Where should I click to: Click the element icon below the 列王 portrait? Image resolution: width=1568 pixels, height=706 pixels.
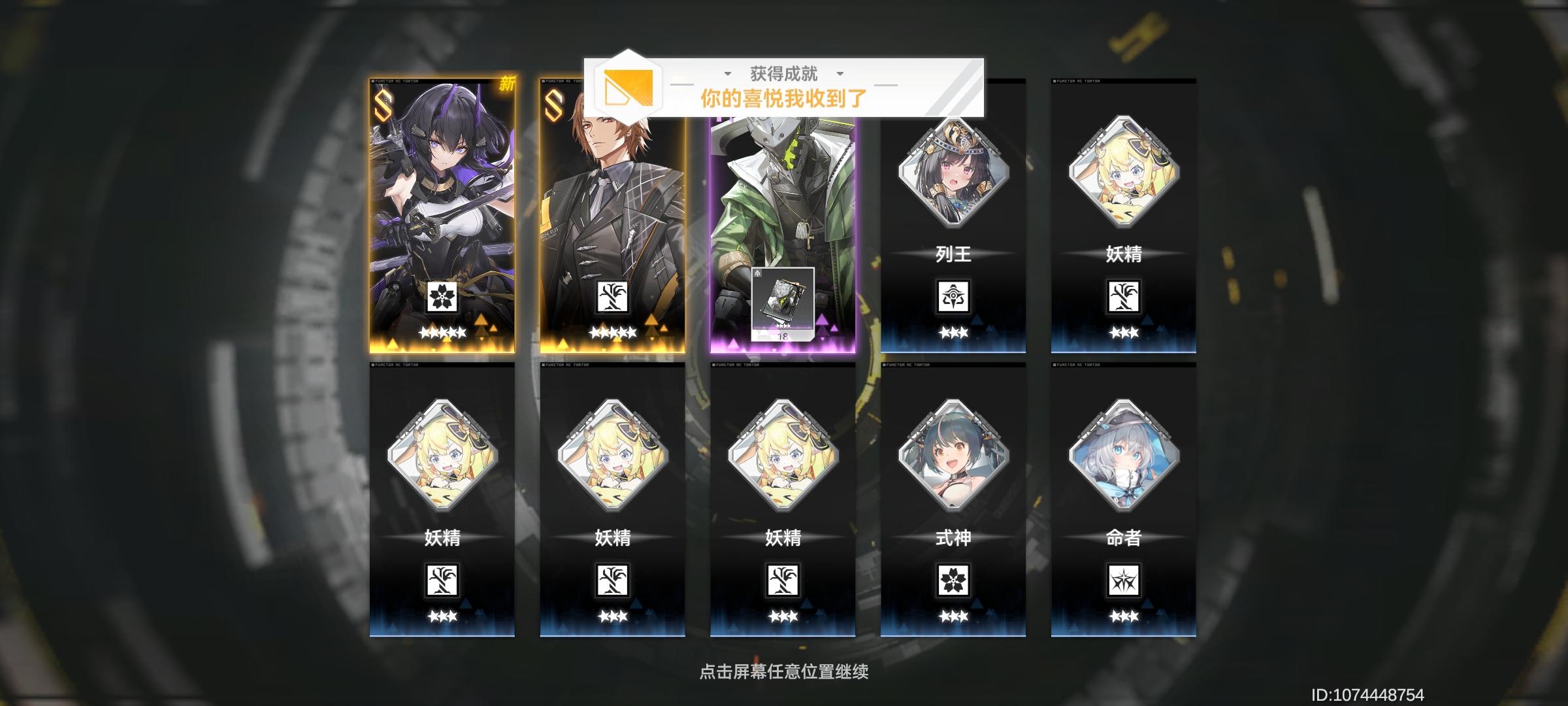952,297
